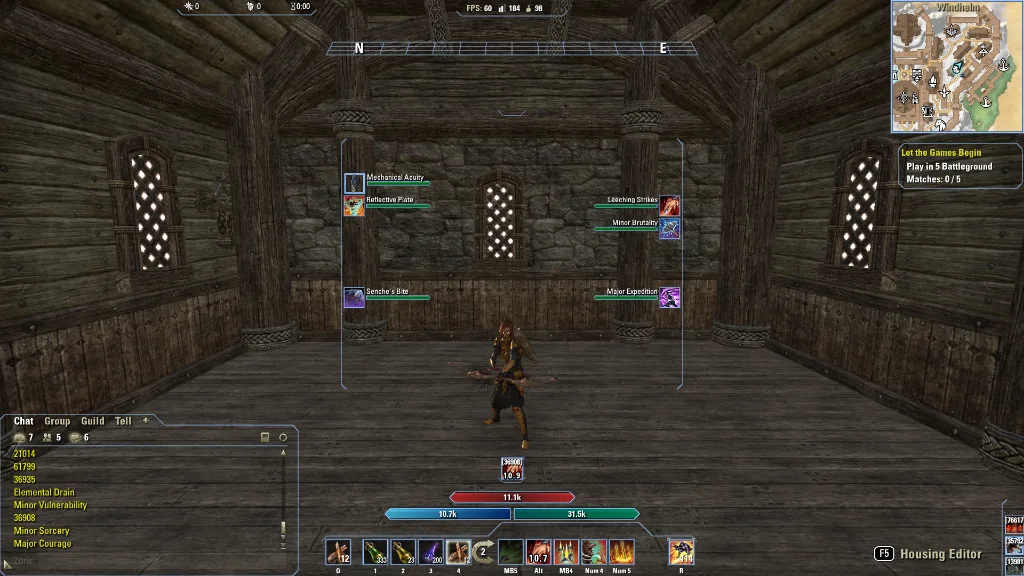Select the Let the Games Begin quest tracker
1024x576 pixels.
[x=941, y=153]
